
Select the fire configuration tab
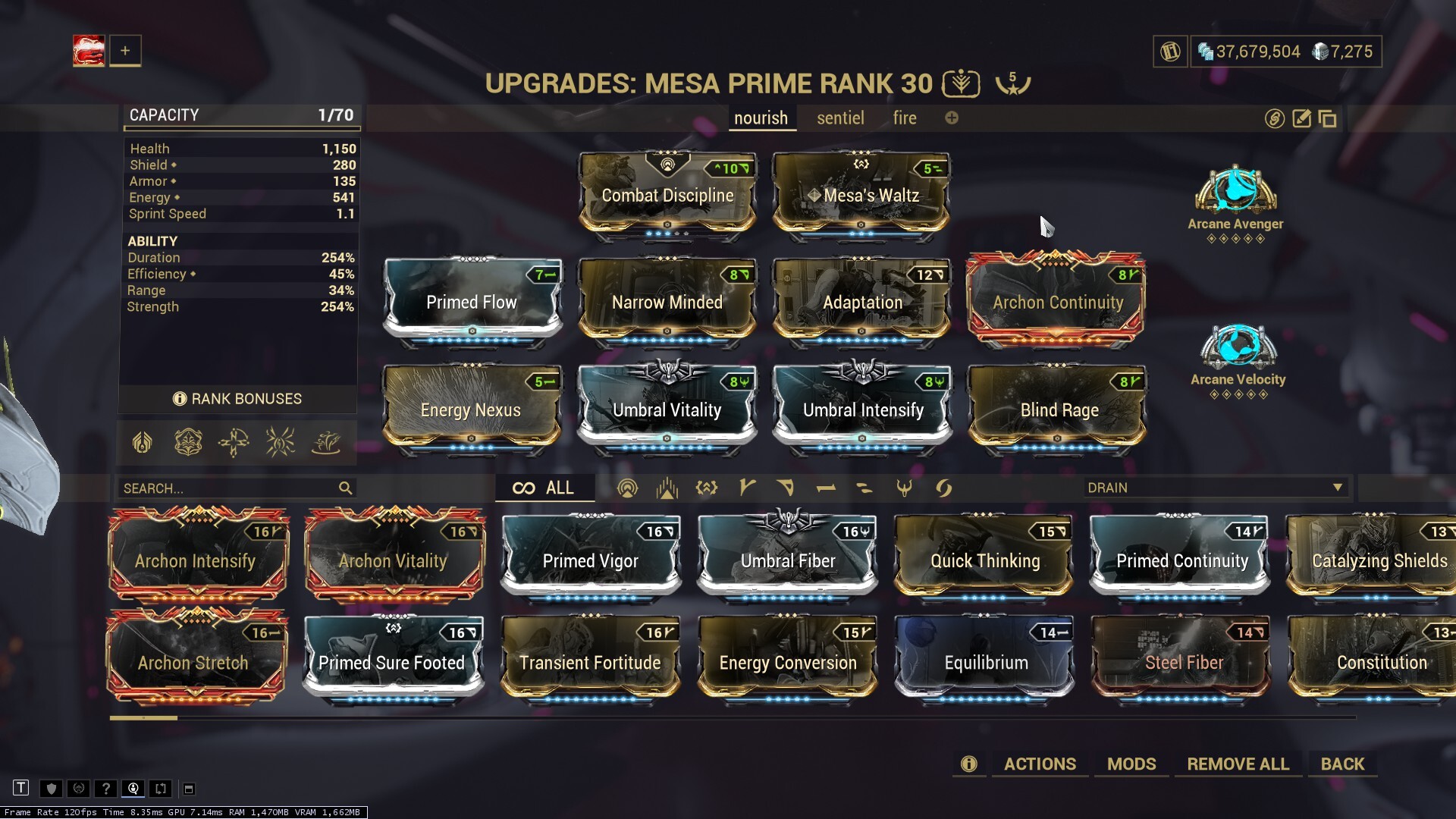904,118
